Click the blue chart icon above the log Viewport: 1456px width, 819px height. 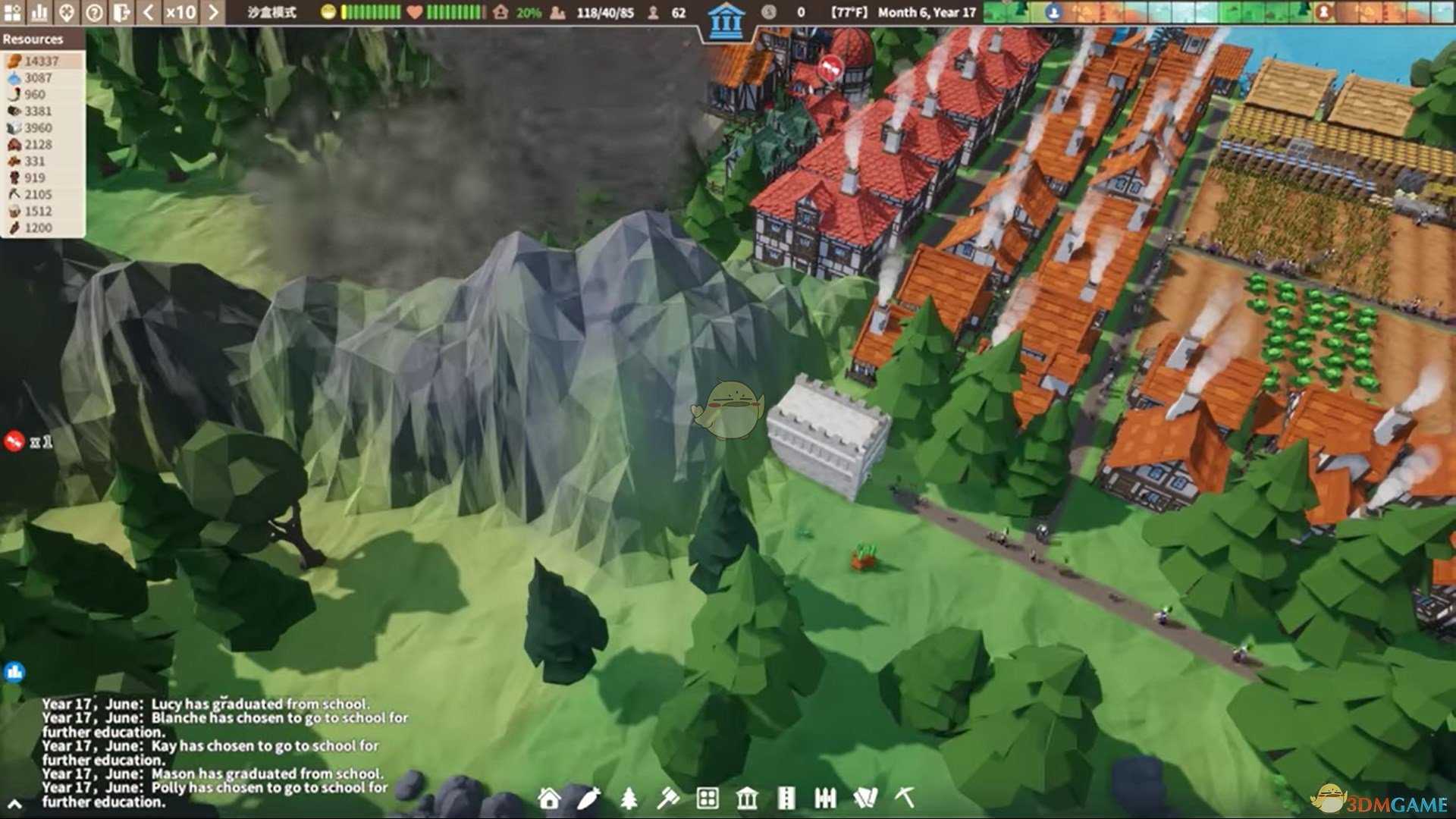(14, 672)
